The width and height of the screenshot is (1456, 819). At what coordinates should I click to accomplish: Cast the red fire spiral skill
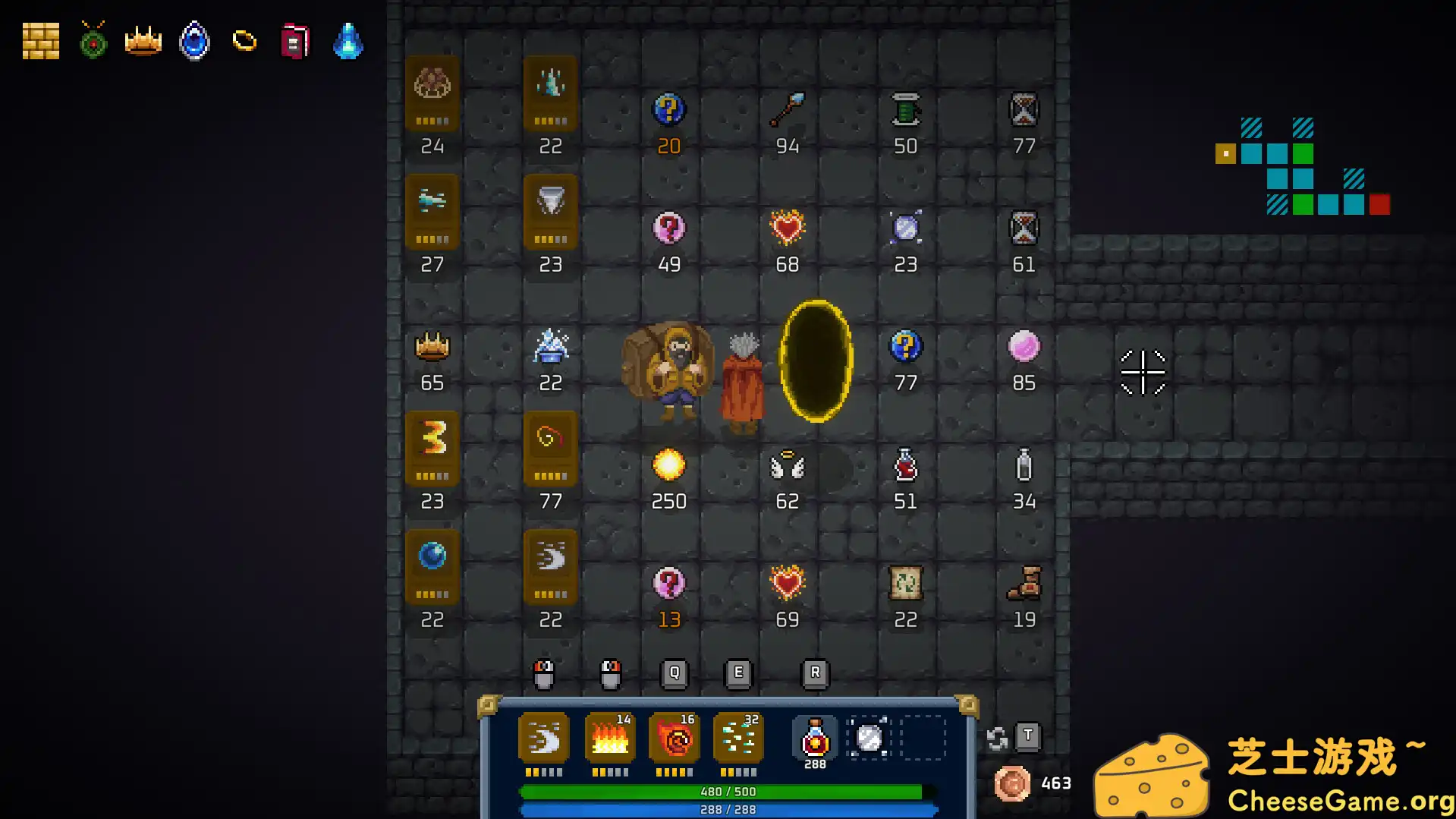[x=675, y=738]
